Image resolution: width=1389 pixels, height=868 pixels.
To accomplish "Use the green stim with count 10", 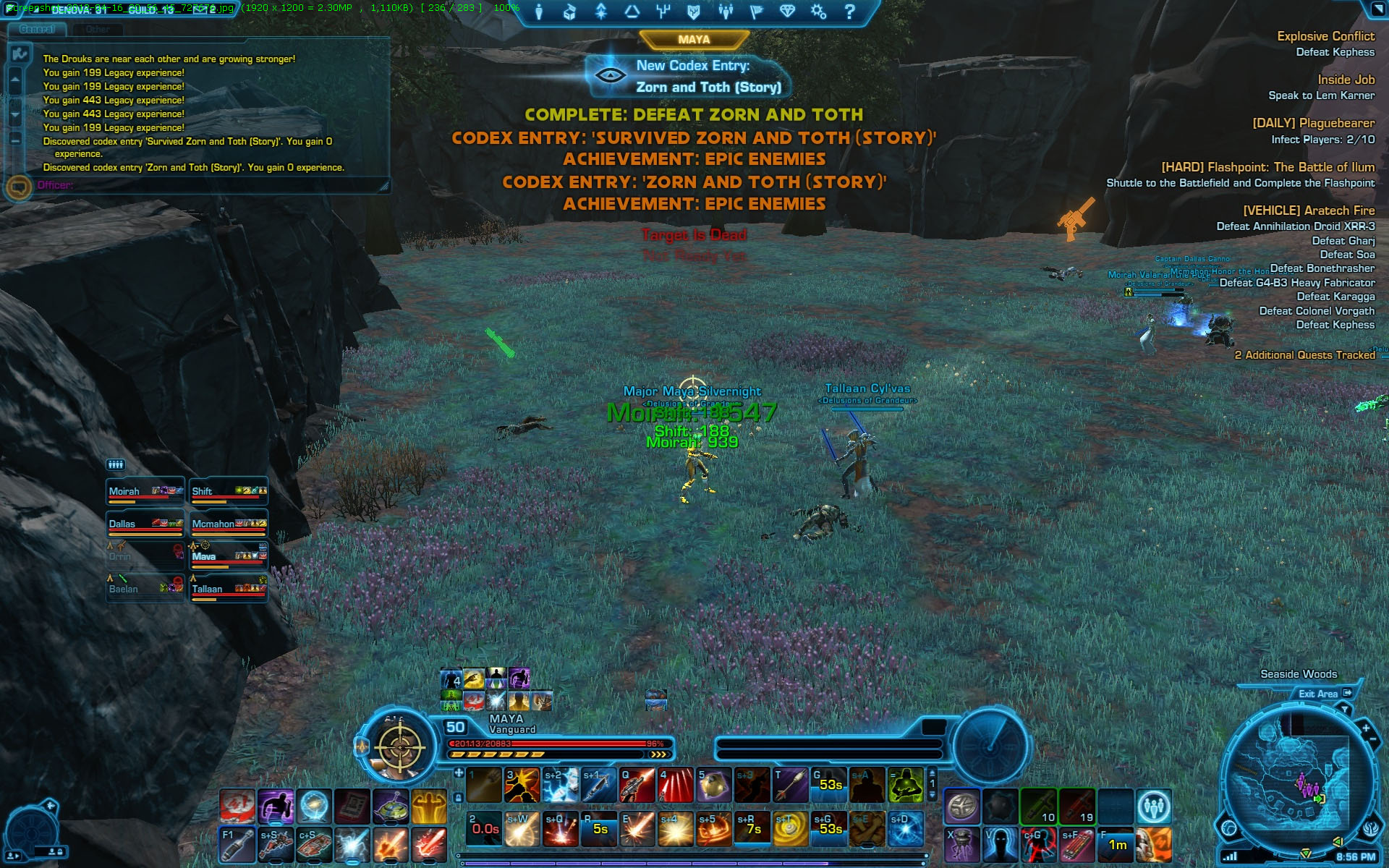I will click(x=1038, y=807).
